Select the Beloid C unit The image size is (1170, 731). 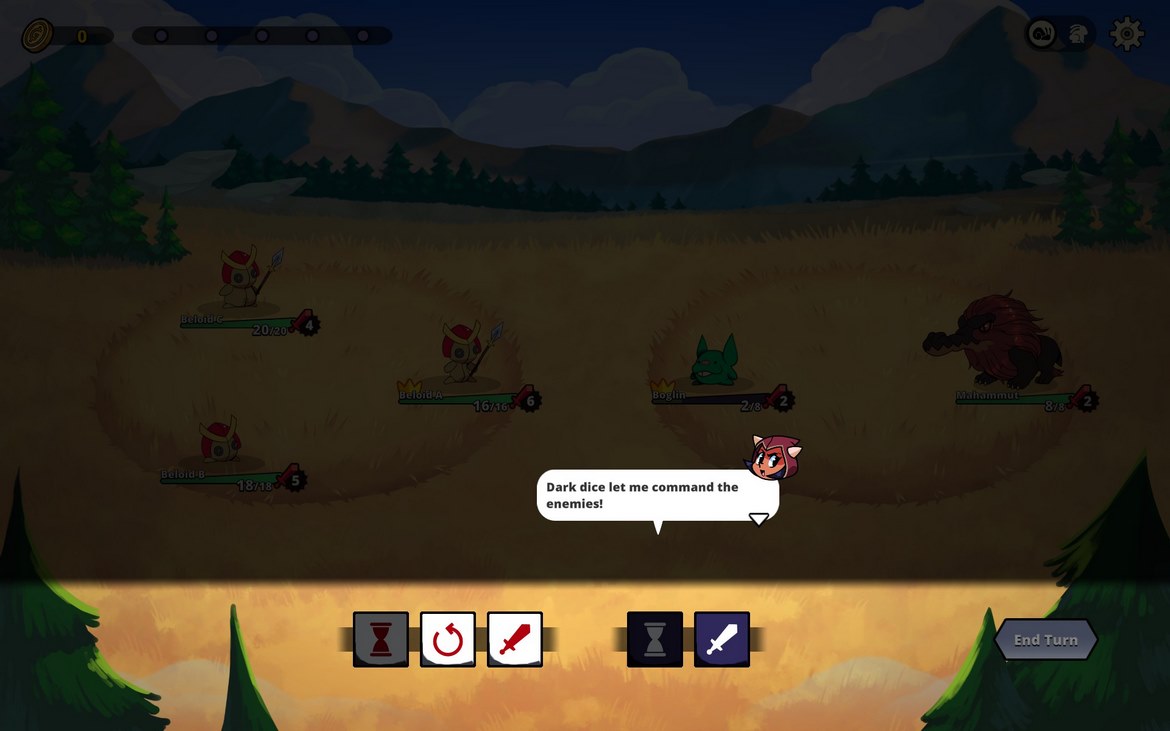243,279
